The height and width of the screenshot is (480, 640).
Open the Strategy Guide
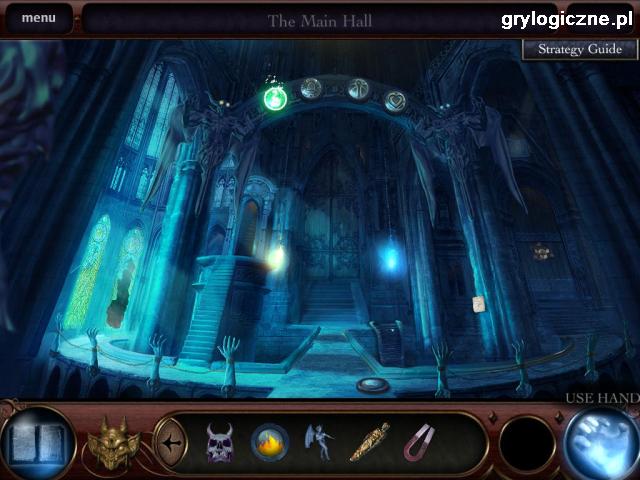click(580, 49)
